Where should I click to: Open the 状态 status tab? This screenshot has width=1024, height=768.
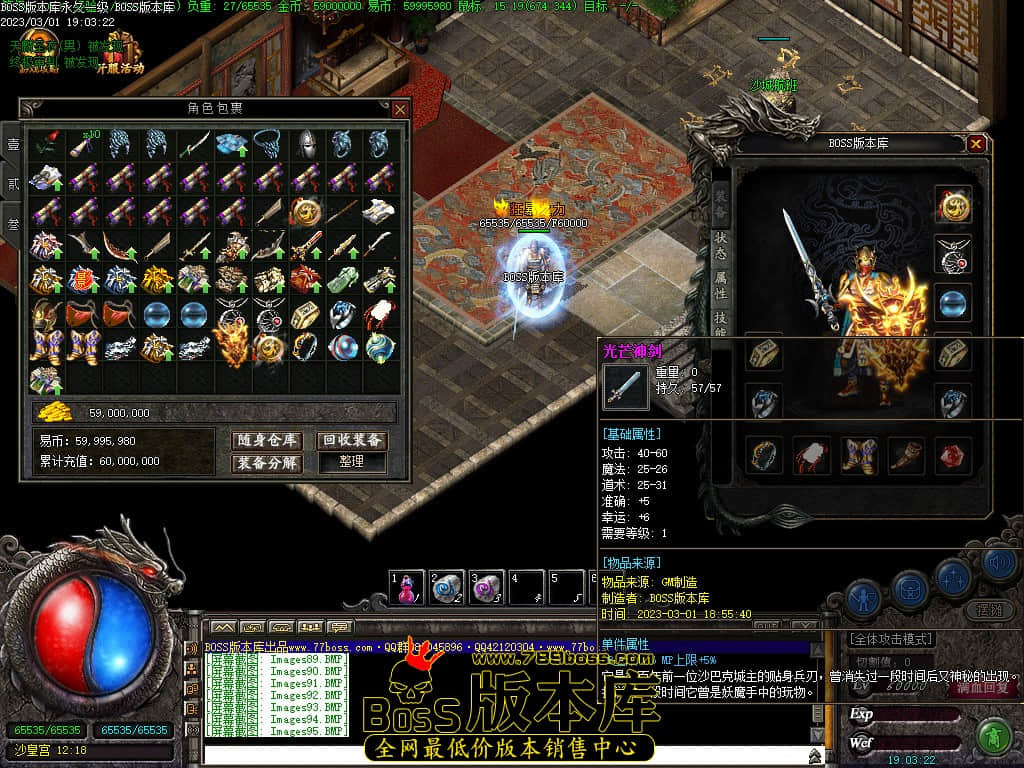[x=721, y=246]
